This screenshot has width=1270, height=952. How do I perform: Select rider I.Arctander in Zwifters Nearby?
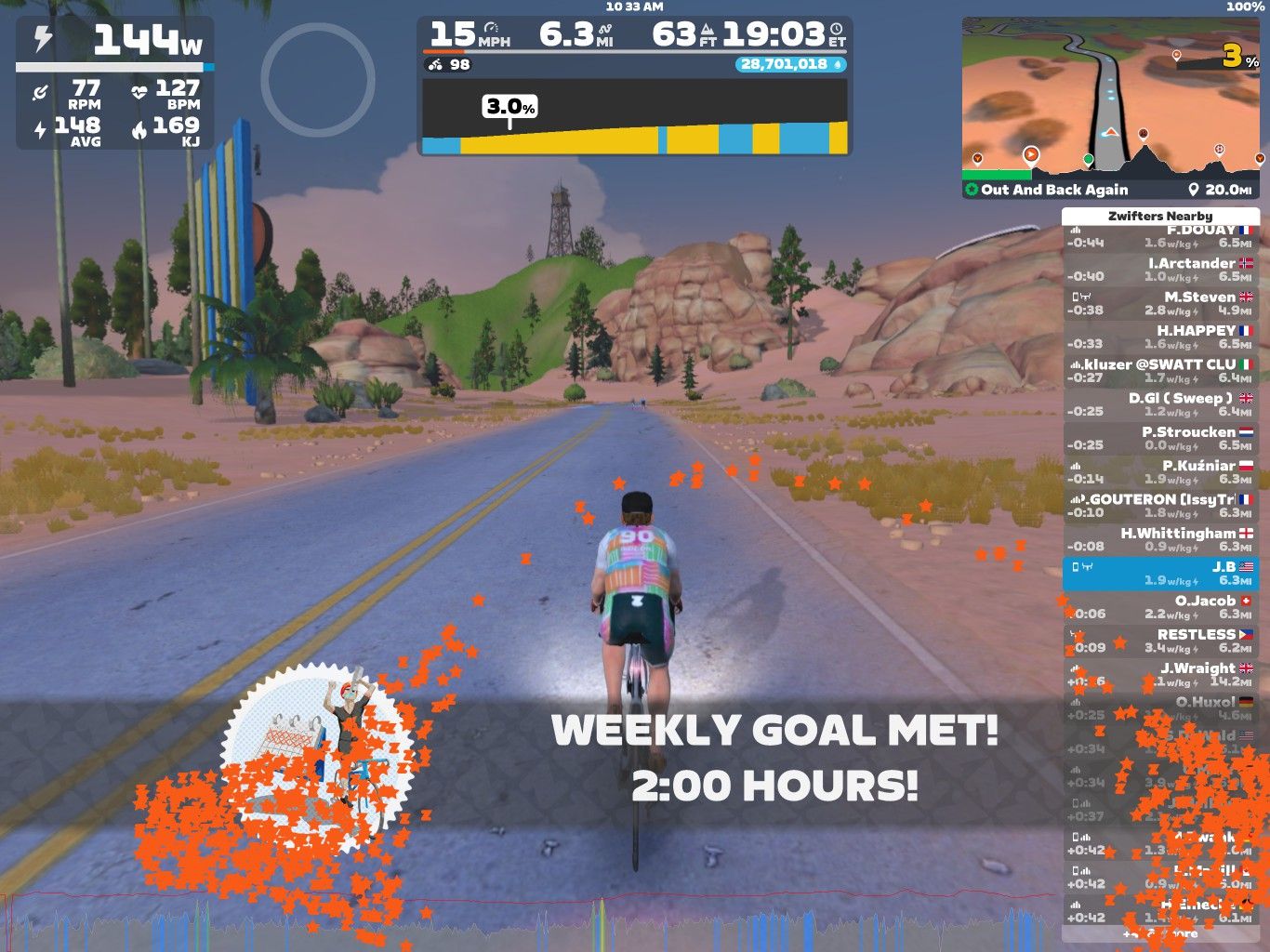click(1160, 270)
